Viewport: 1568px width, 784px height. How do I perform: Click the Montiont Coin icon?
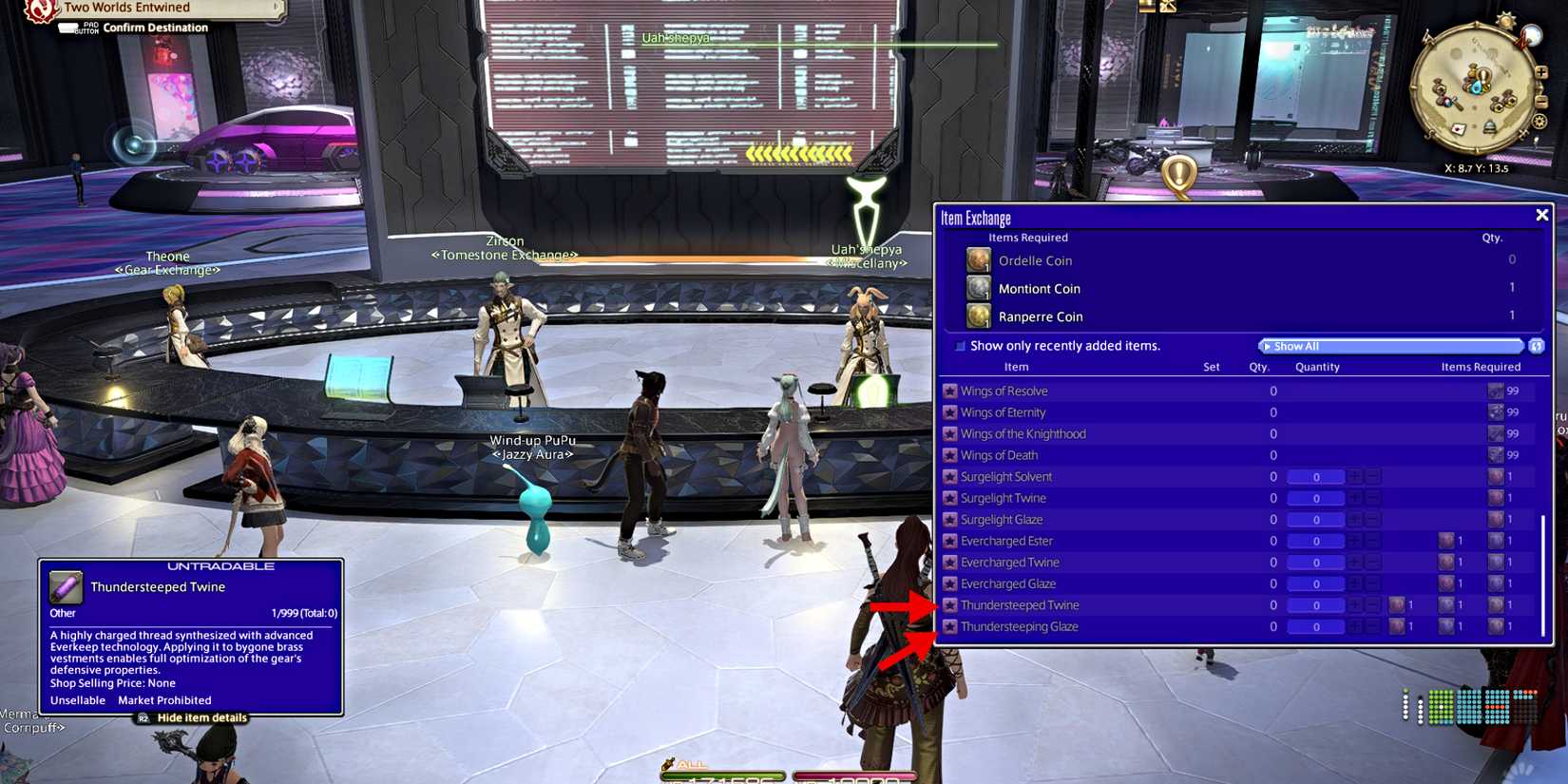pos(978,288)
